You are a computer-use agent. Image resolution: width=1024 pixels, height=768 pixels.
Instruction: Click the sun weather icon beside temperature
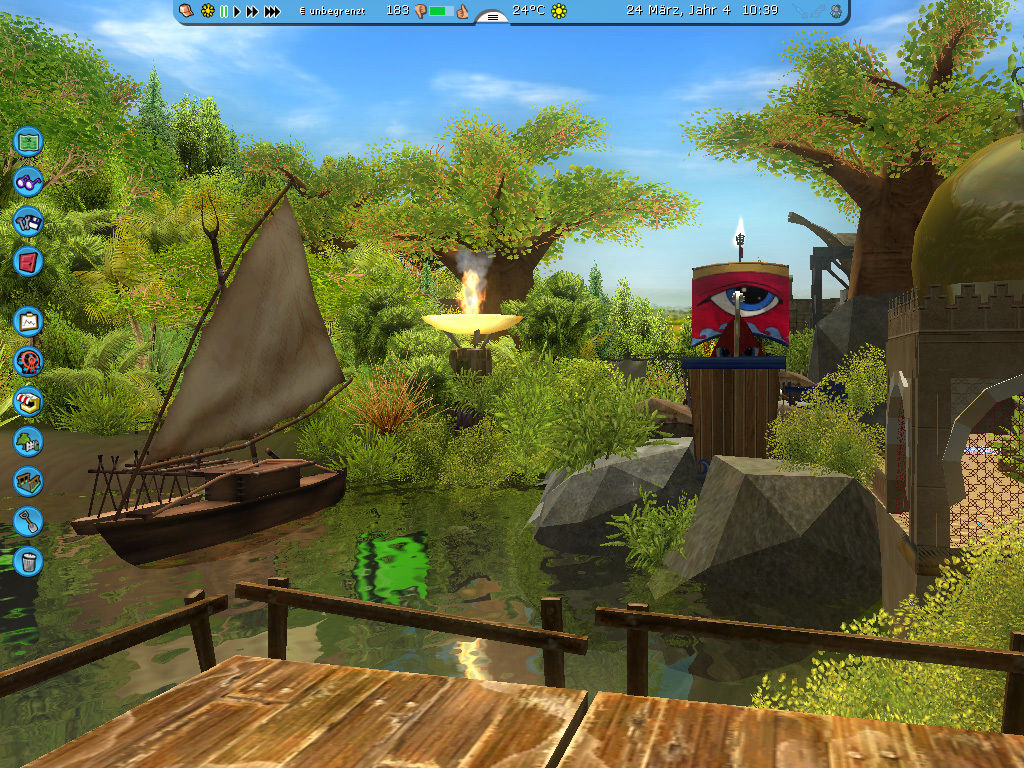tap(559, 11)
